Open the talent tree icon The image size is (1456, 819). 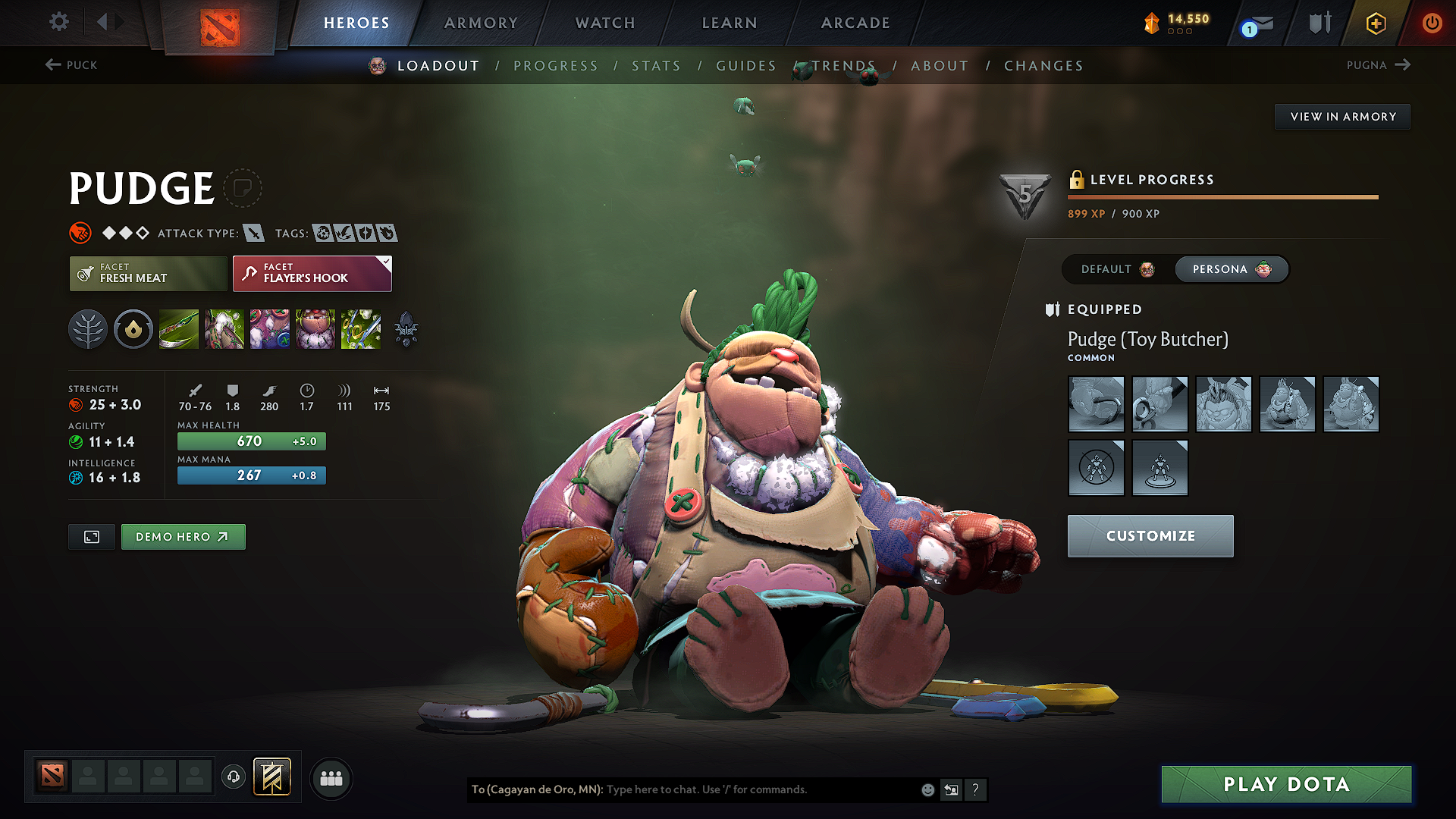point(88,329)
